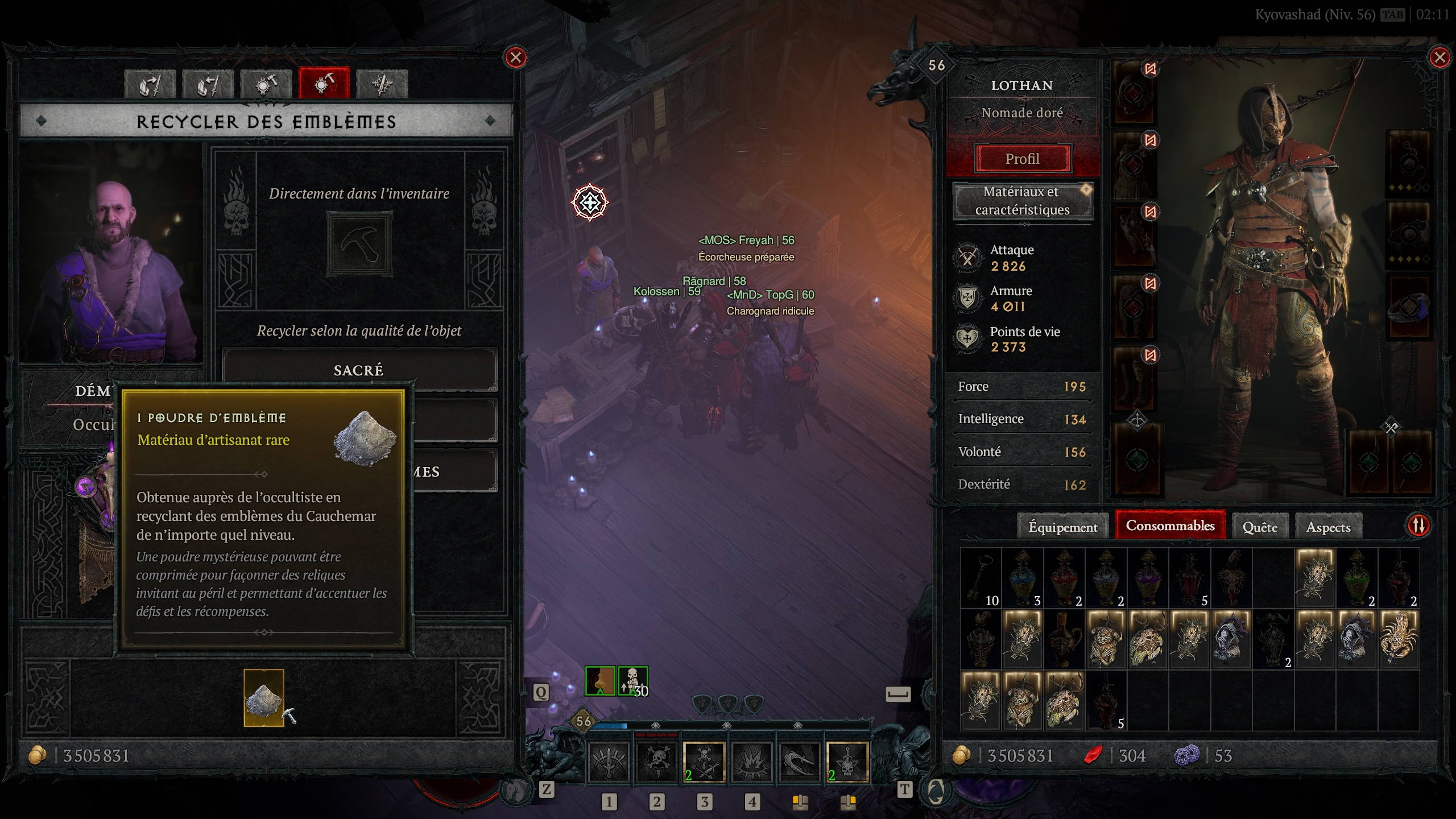Select the Consommables tab
The height and width of the screenshot is (819, 1456).
tap(1170, 526)
